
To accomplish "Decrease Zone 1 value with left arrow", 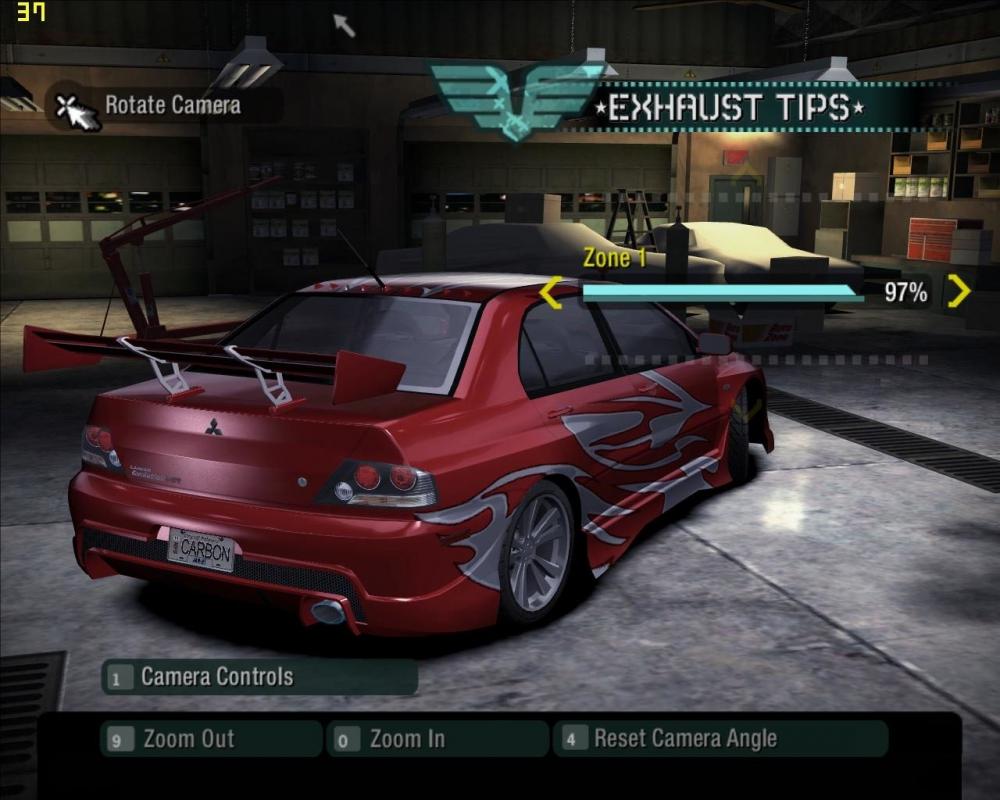I will tap(551, 294).
